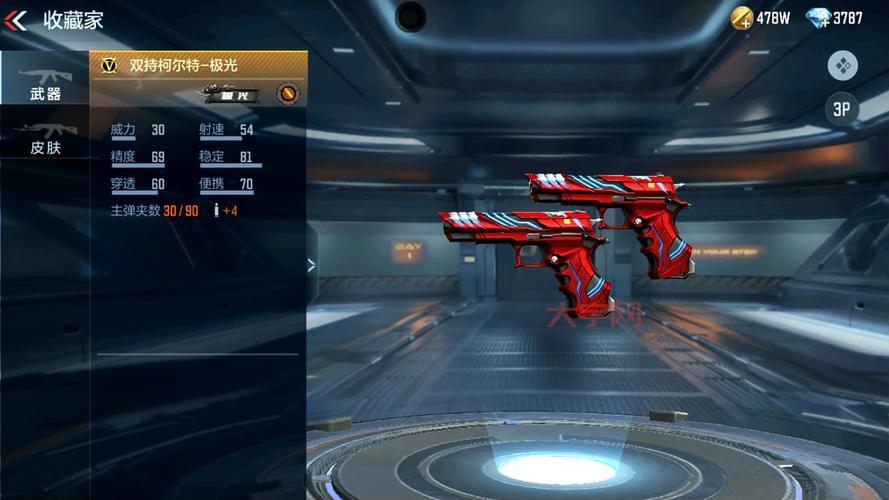The width and height of the screenshot is (889, 500).
Task: Open the four-diamond grid button
Action: [x=842, y=66]
